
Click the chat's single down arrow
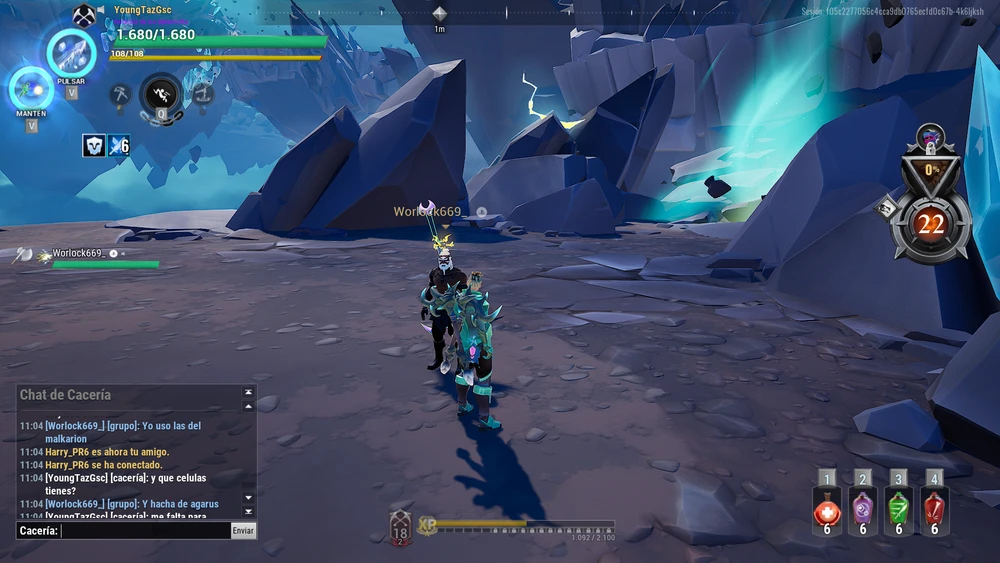[x=249, y=498]
